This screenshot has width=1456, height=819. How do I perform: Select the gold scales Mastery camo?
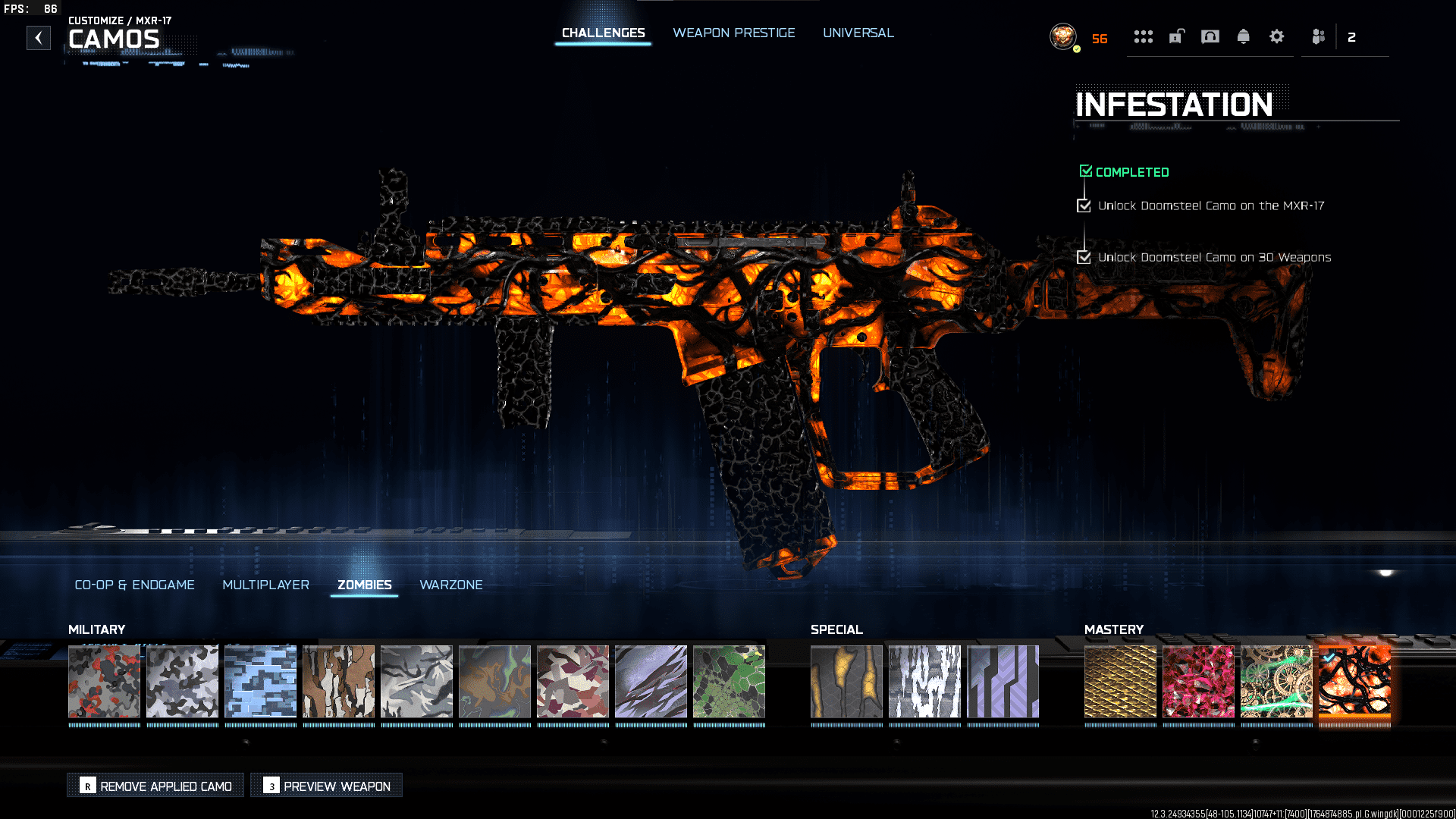[x=1120, y=682]
